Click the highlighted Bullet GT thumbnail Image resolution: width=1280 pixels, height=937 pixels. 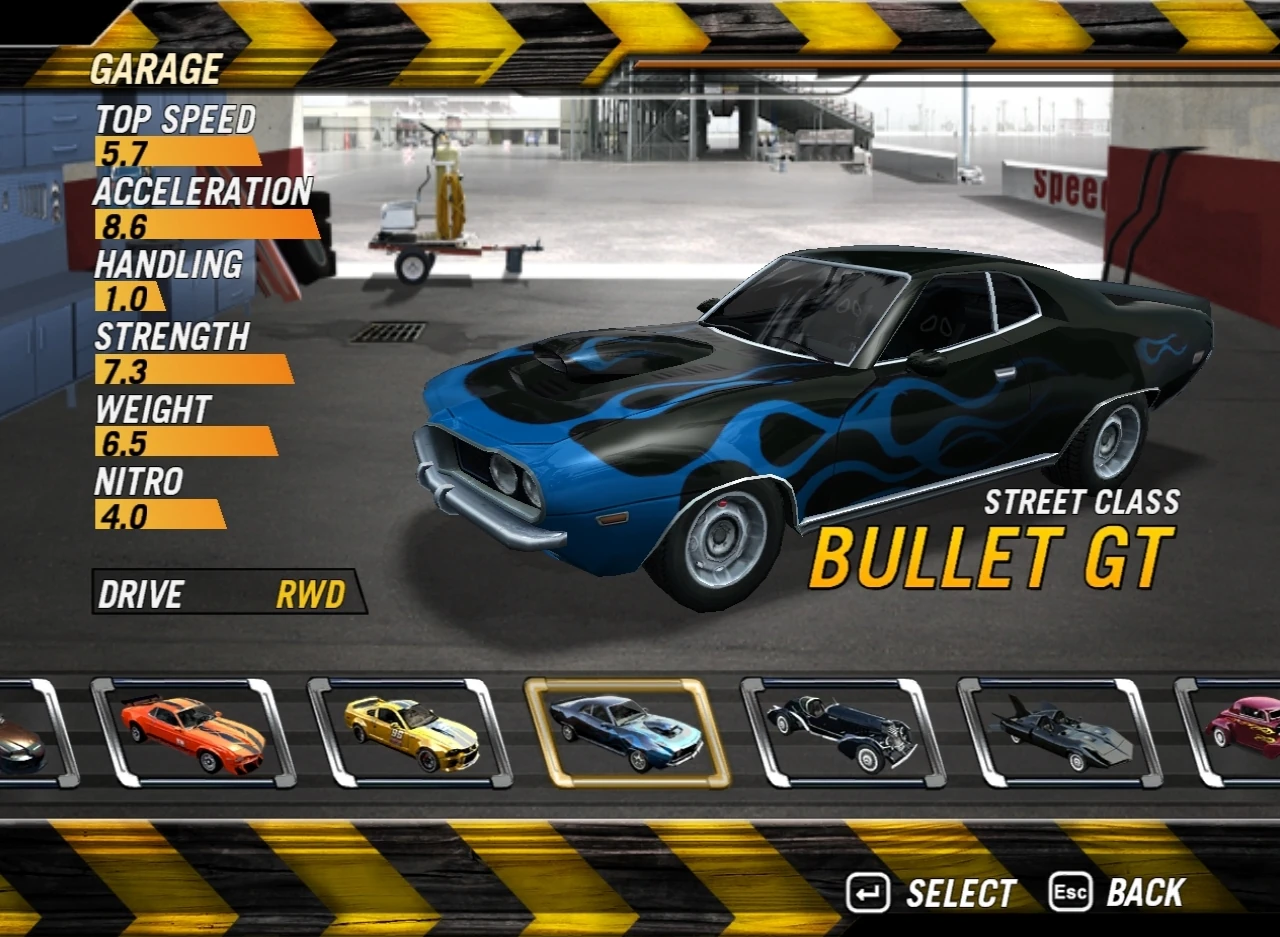coord(630,737)
